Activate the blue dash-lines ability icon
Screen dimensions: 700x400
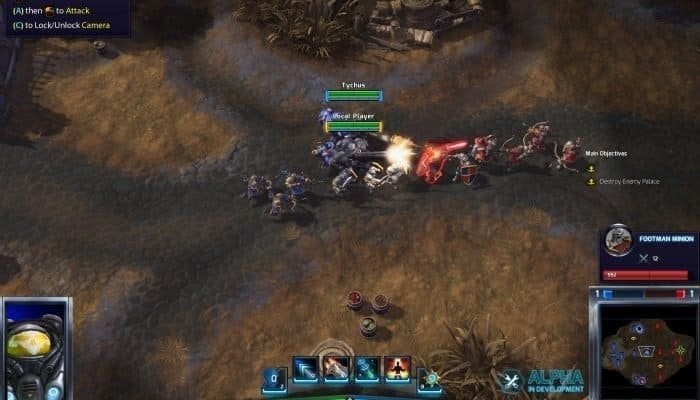306,369
